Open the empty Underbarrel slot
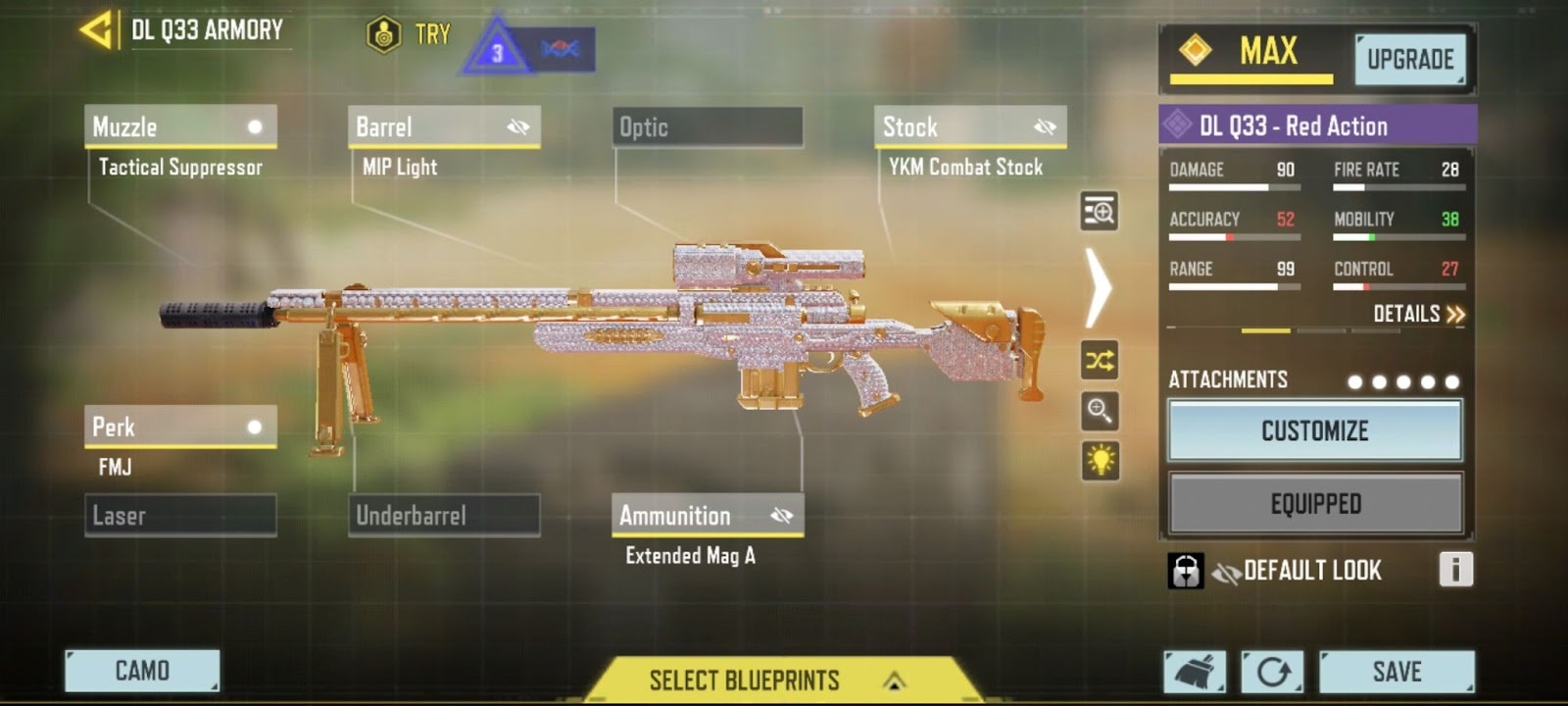 [x=444, y=516]
